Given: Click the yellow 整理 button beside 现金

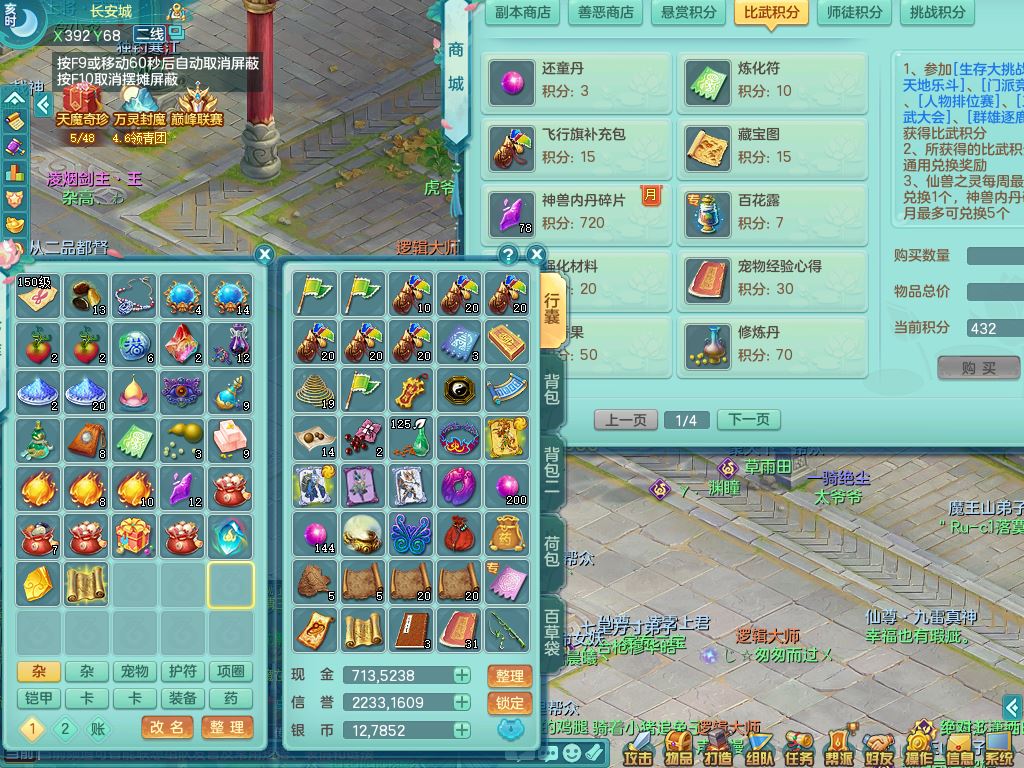Looking at the screenshot, I should [x=509, y=676].
